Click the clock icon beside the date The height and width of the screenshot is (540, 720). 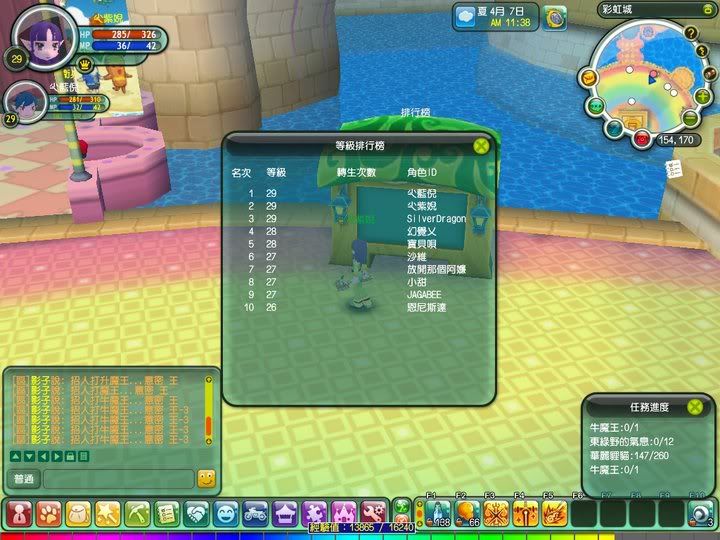[x=556, y=16]
